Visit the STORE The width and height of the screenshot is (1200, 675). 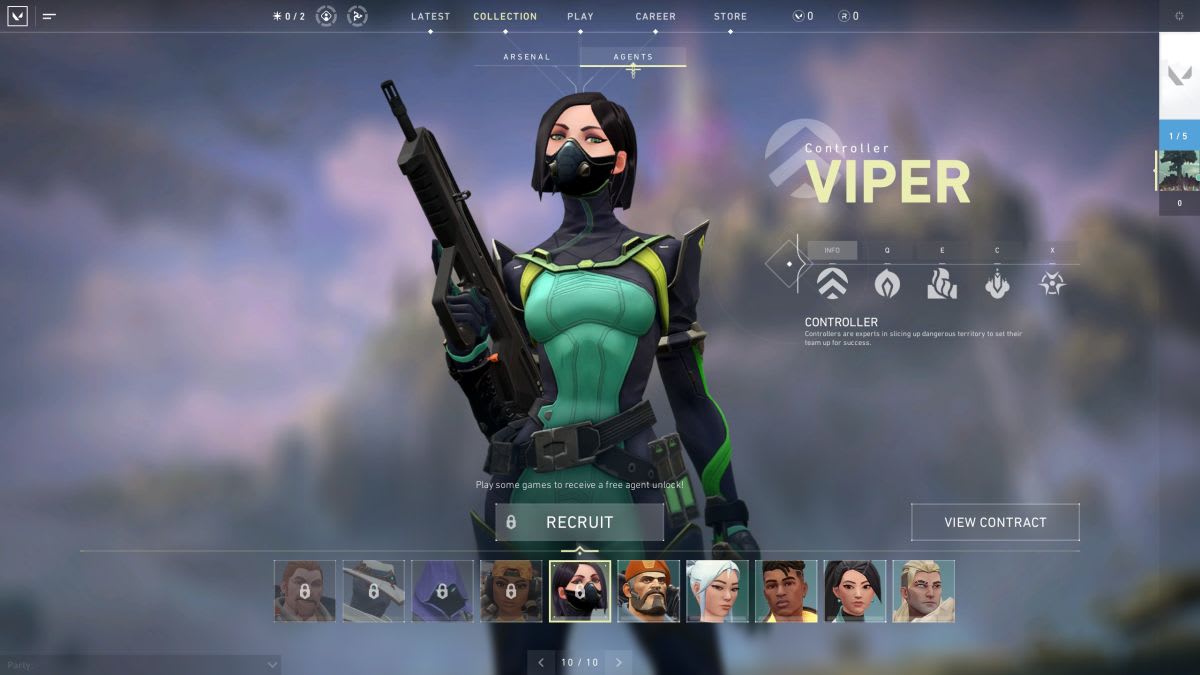click(x=730, y=17)
